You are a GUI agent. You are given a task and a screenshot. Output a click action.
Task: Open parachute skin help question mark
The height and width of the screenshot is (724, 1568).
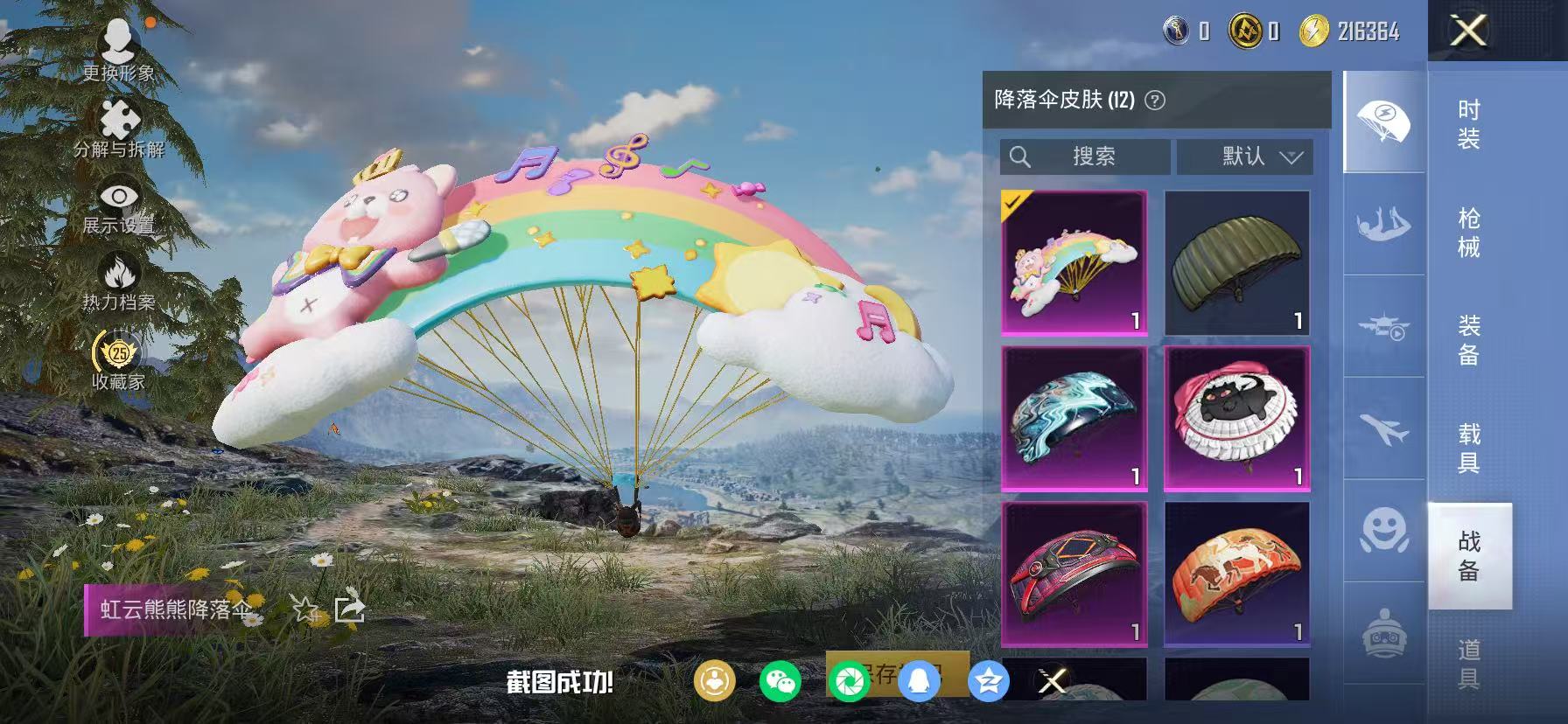[1157, 100]
